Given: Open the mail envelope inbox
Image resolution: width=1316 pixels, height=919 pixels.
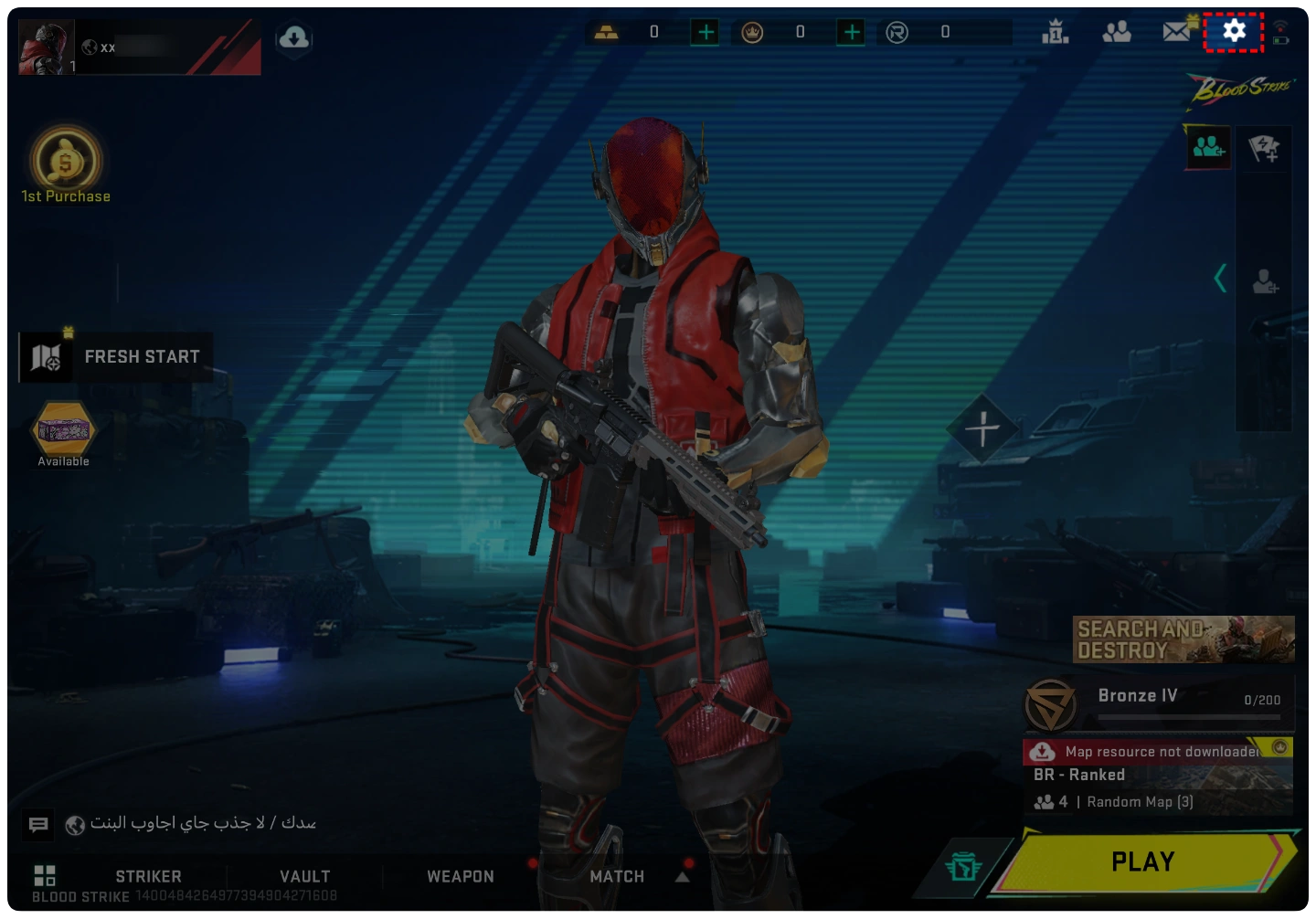Looking at the screenshot, I should click(1177, 32).
